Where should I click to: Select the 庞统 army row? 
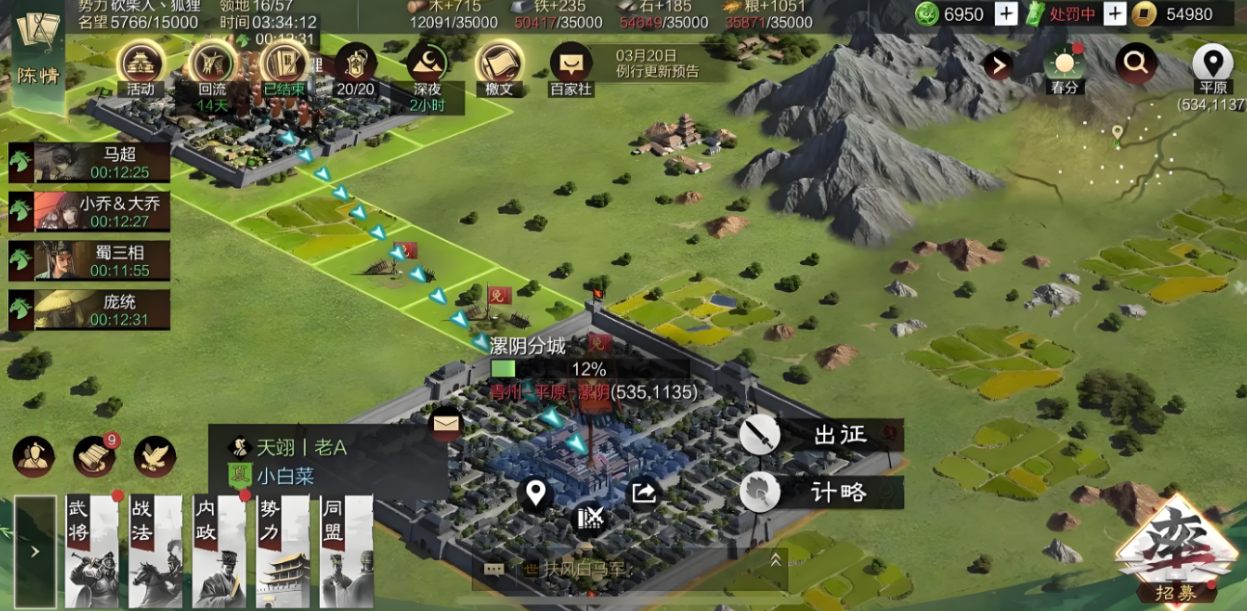point(90,309)
